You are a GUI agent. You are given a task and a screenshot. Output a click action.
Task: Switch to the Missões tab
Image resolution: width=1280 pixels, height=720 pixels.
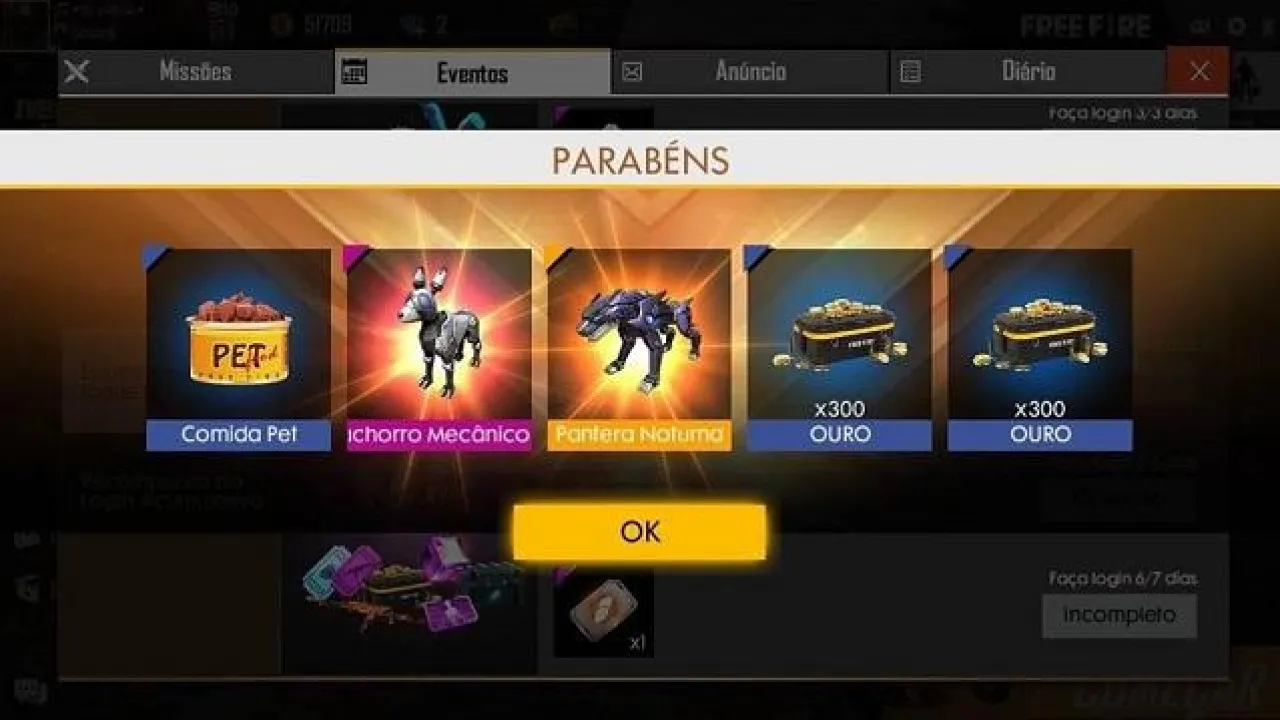[x=197, y=70]
